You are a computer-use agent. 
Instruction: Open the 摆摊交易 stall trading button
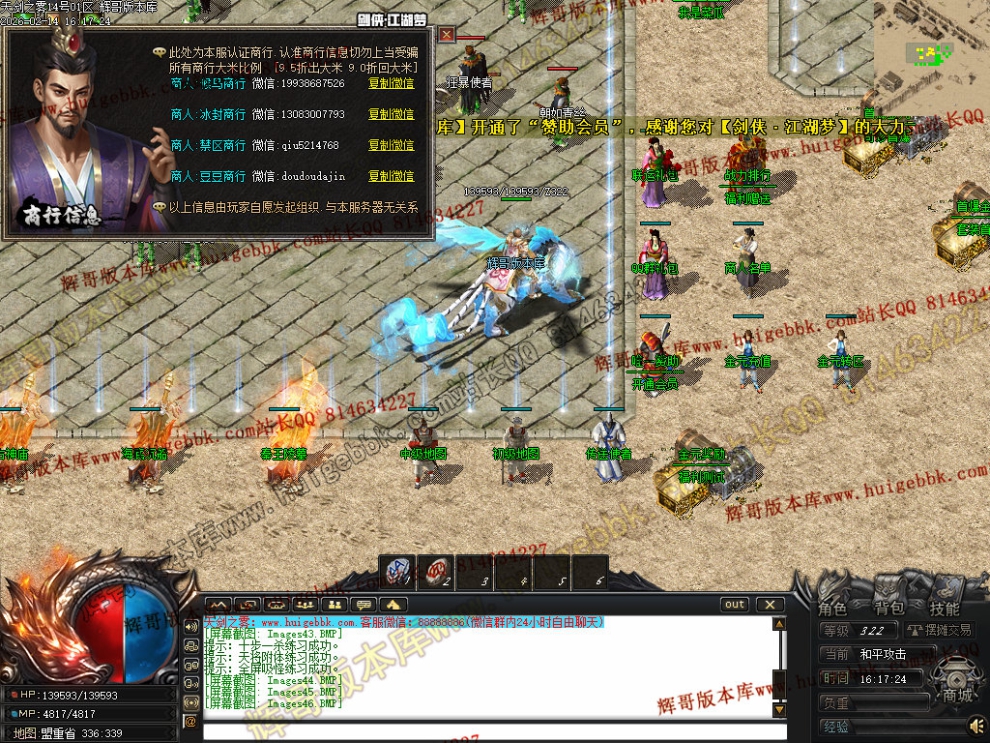[x=942, y=630]
